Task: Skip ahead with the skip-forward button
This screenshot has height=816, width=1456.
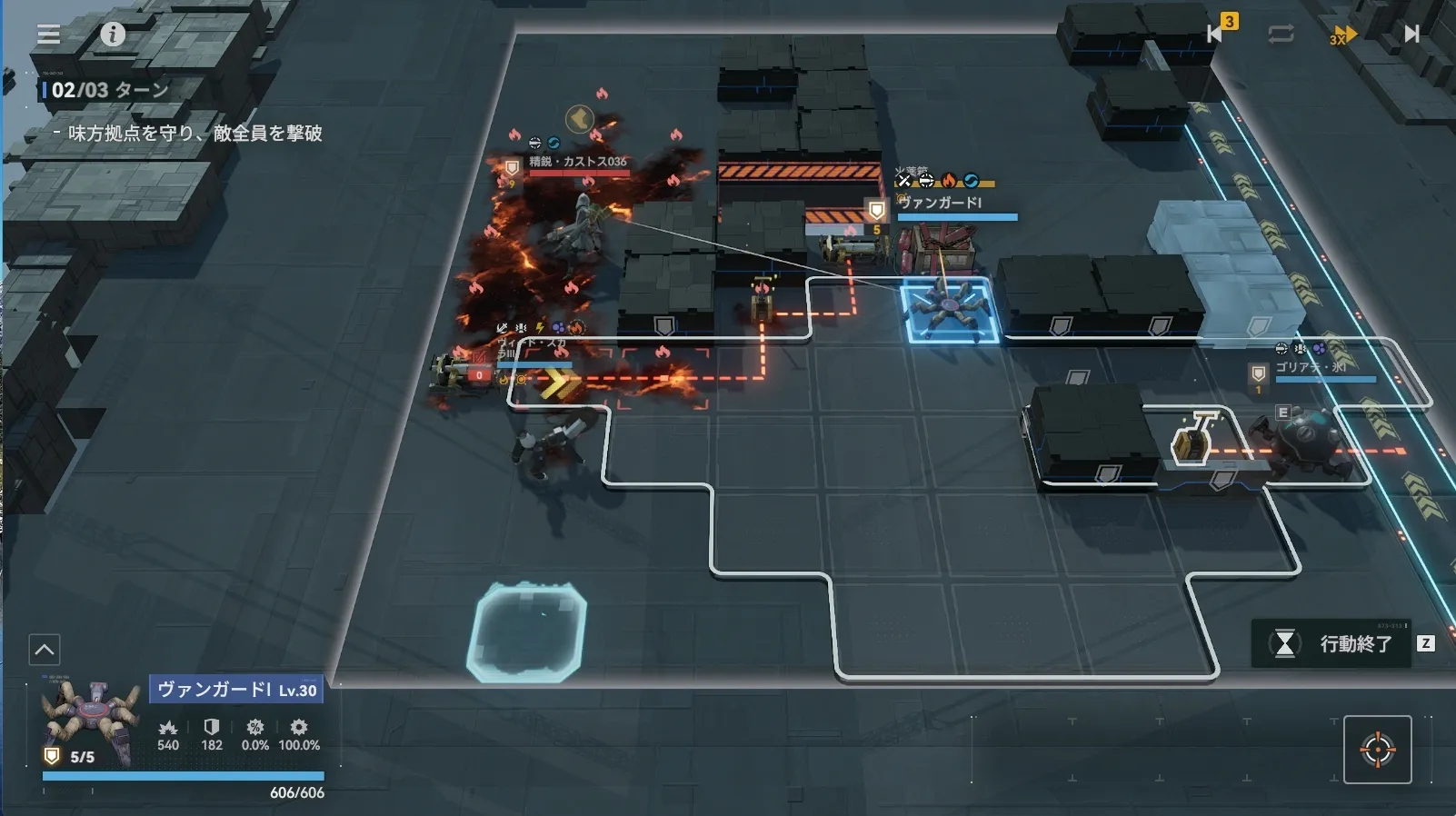Action: tap(1411, 35)
